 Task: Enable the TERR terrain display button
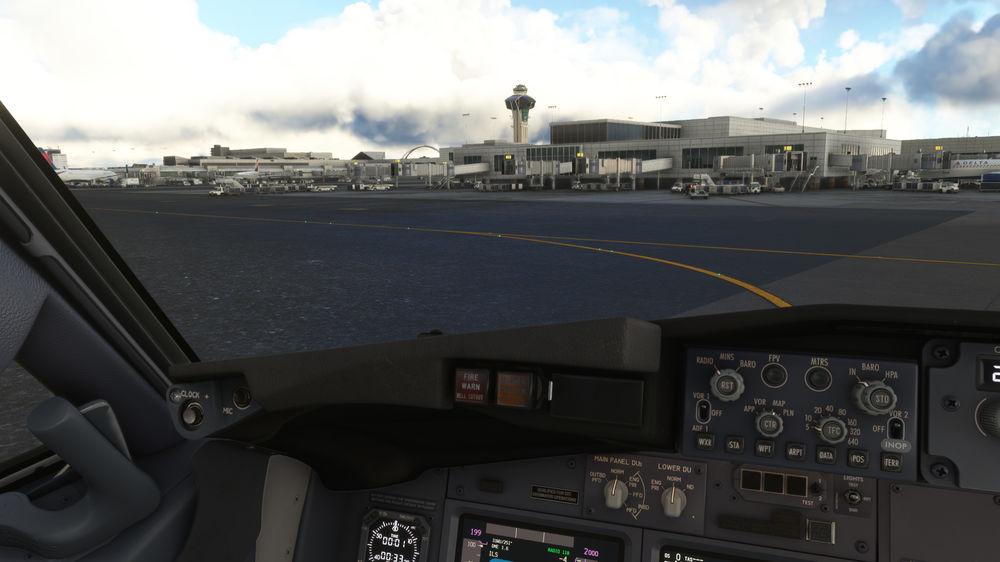(x=891, y=461)
